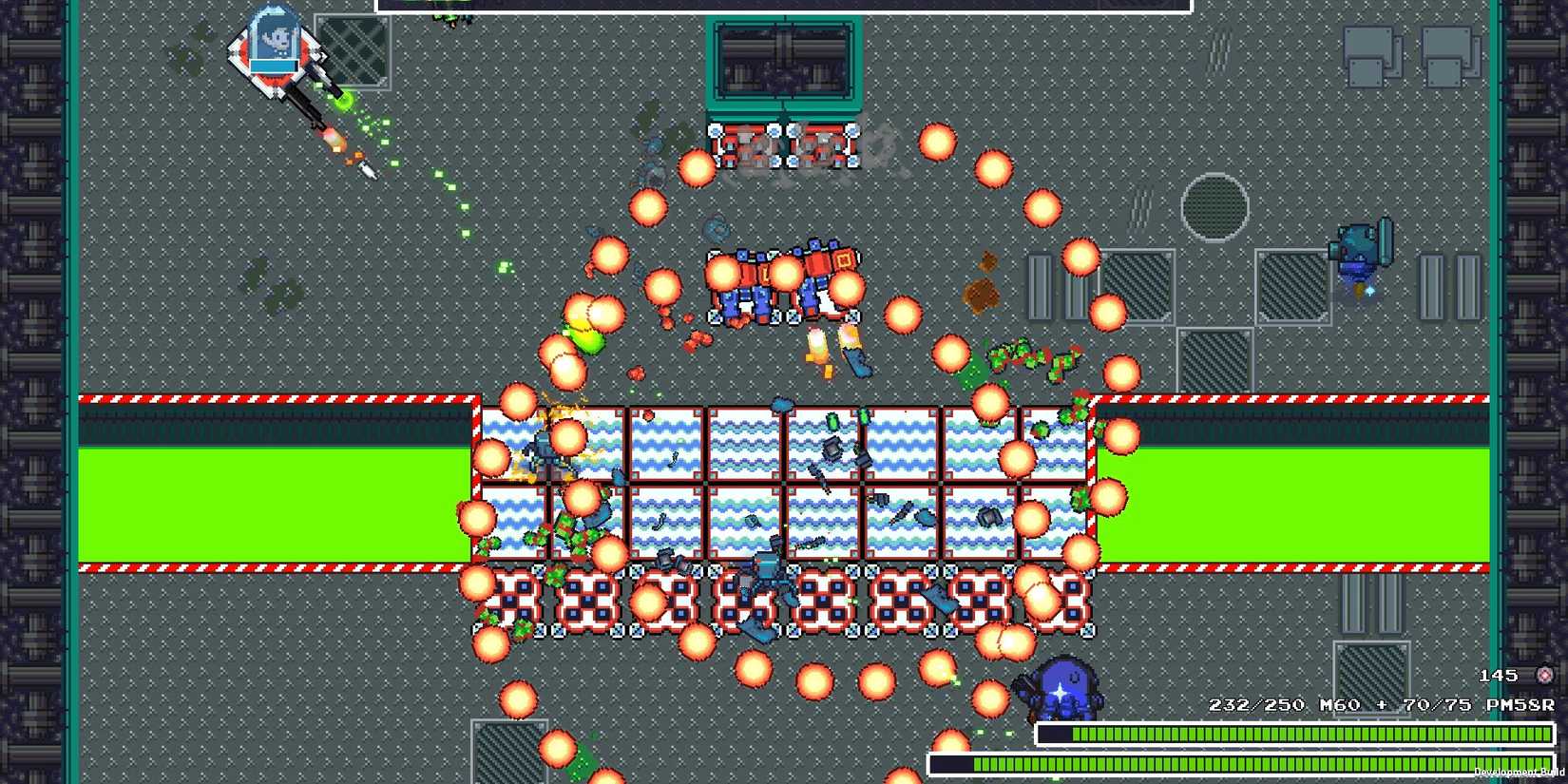Viewport: 1568px width, 784px height.
Task: Click the lower full green progress bar
Action: coord(1235,763)
